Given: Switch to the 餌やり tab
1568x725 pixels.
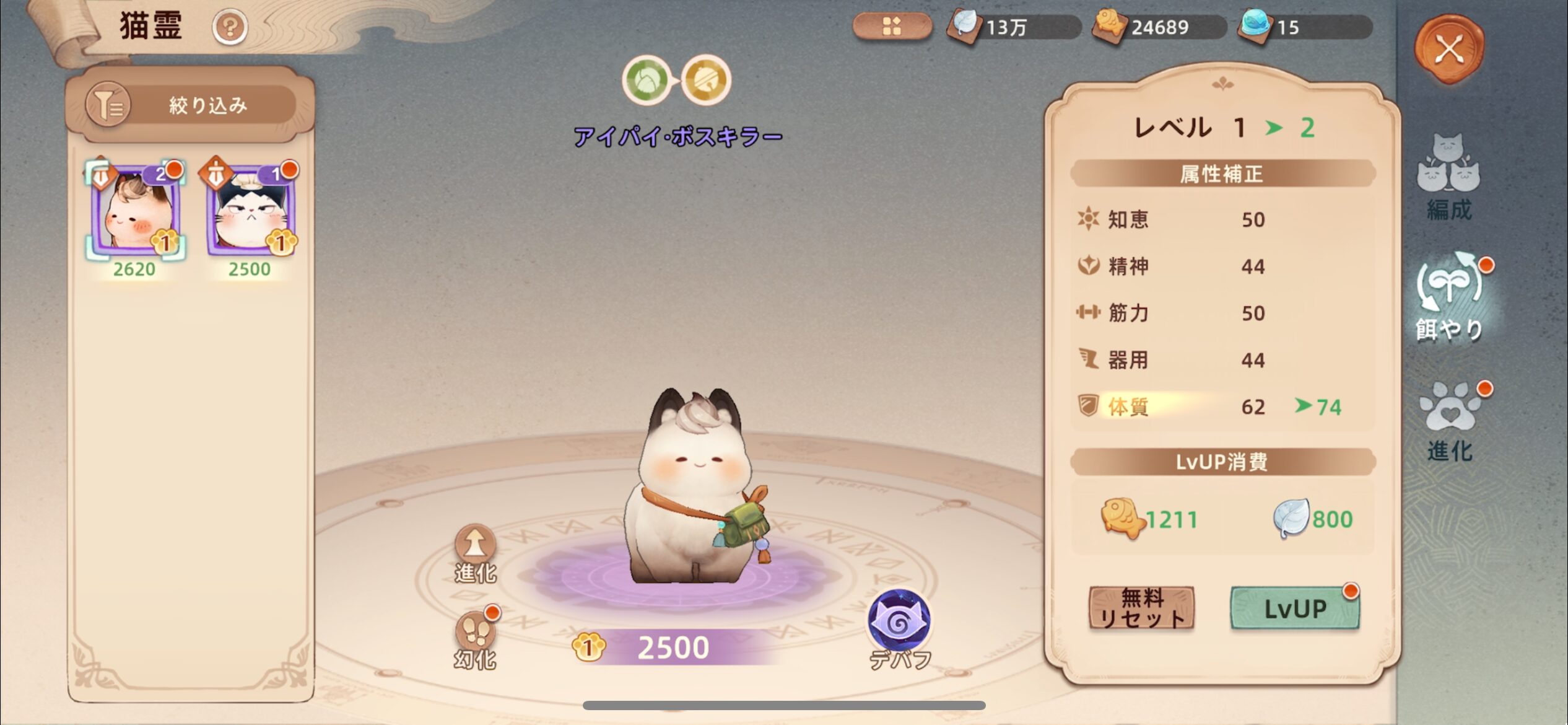Looking at the screenshot, I should click(1450, 297).
